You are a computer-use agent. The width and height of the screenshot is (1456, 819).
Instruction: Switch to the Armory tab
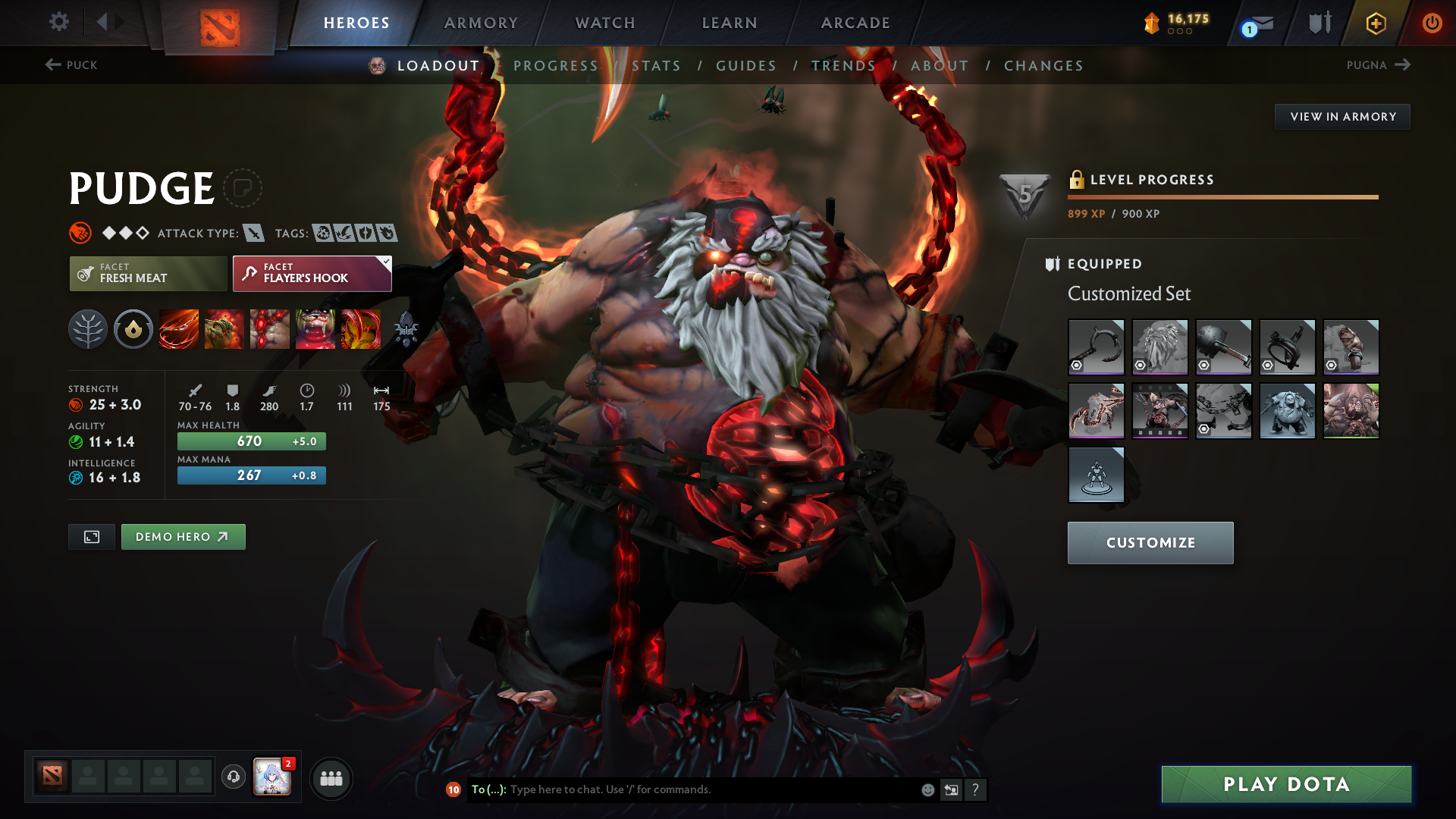pyautogui.click(x=480, y=23)
